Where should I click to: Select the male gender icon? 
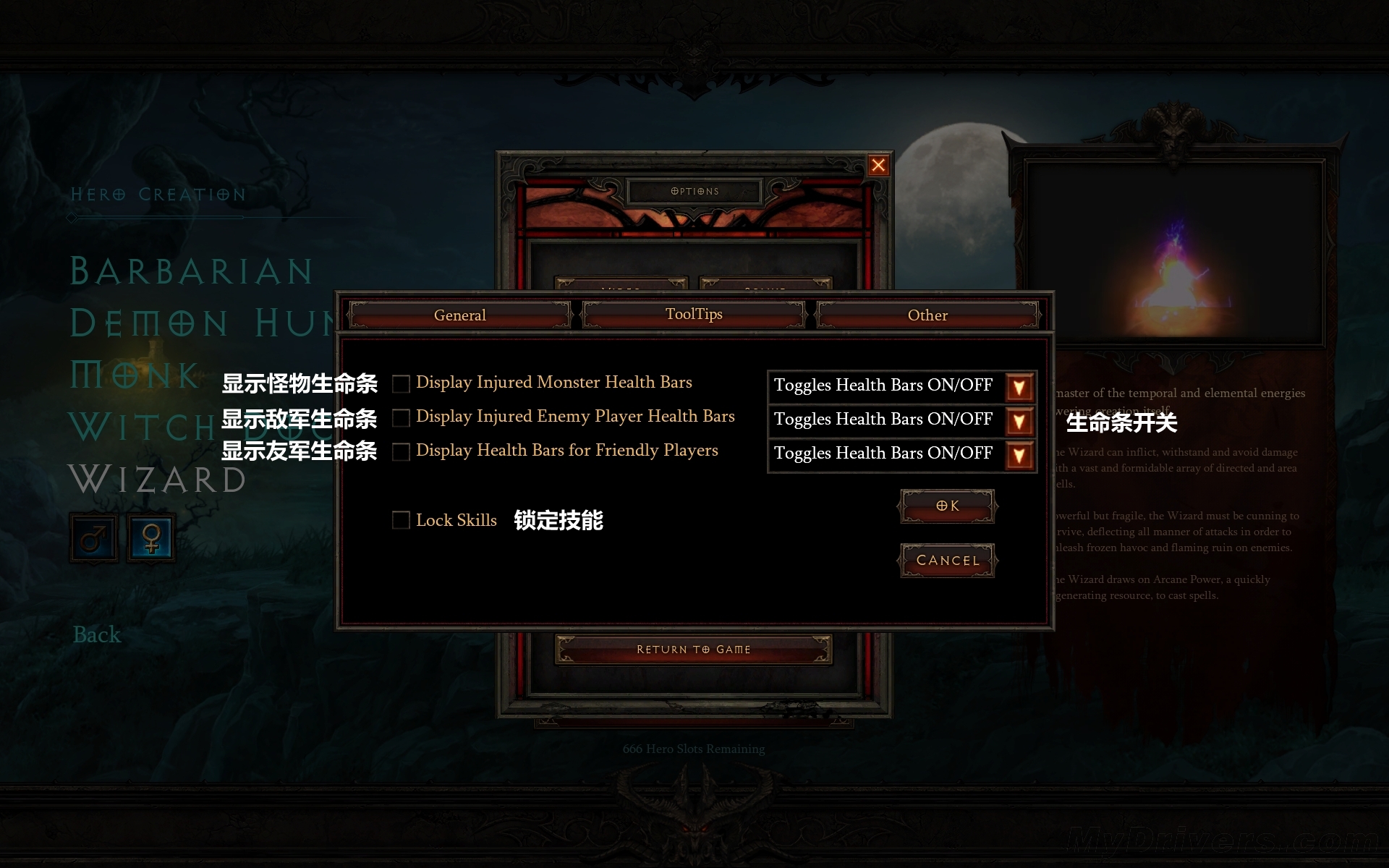tap(93, 537)
